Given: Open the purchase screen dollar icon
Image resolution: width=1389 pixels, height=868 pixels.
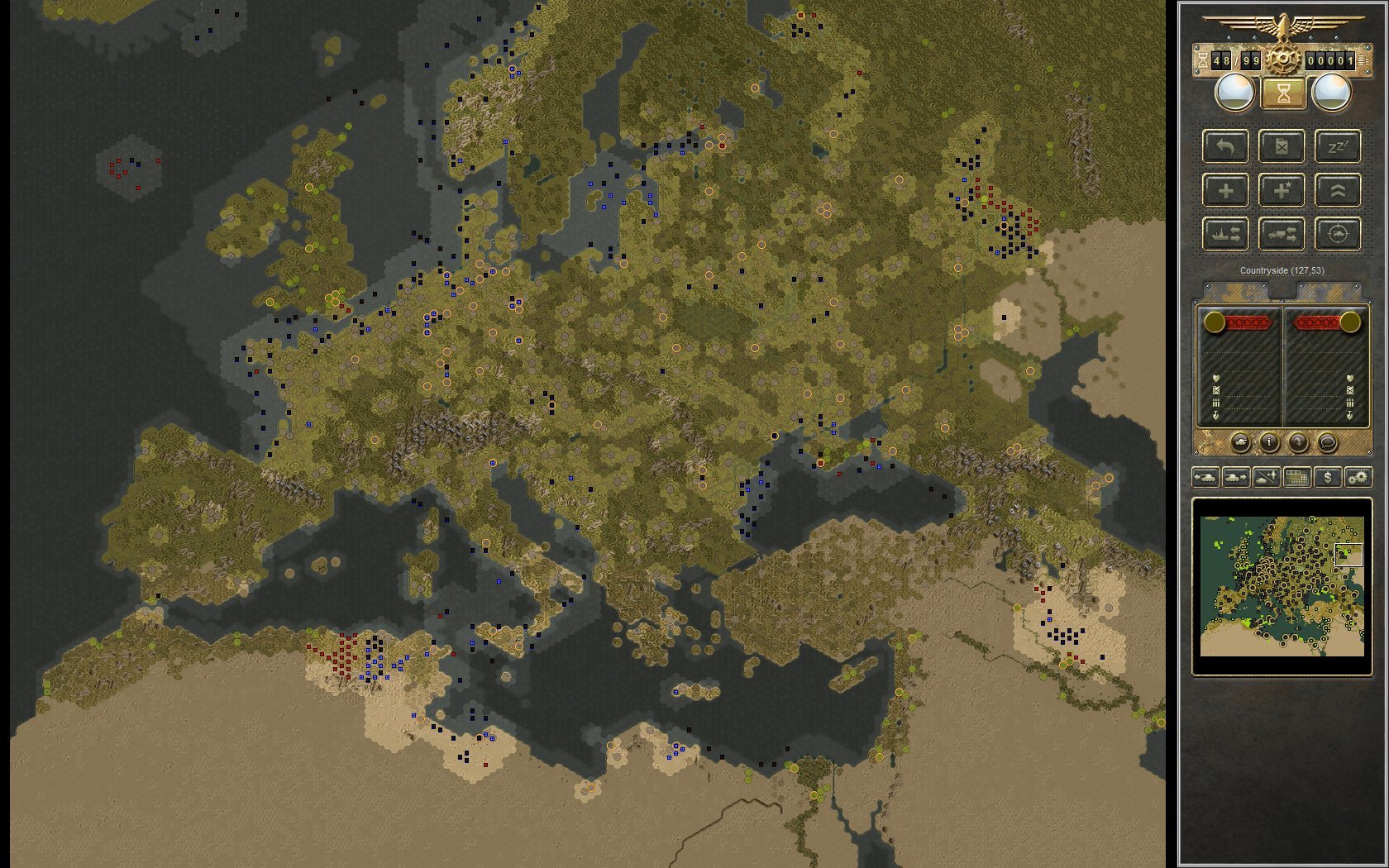Looking at the screenshot, I should coord(1328,478).
